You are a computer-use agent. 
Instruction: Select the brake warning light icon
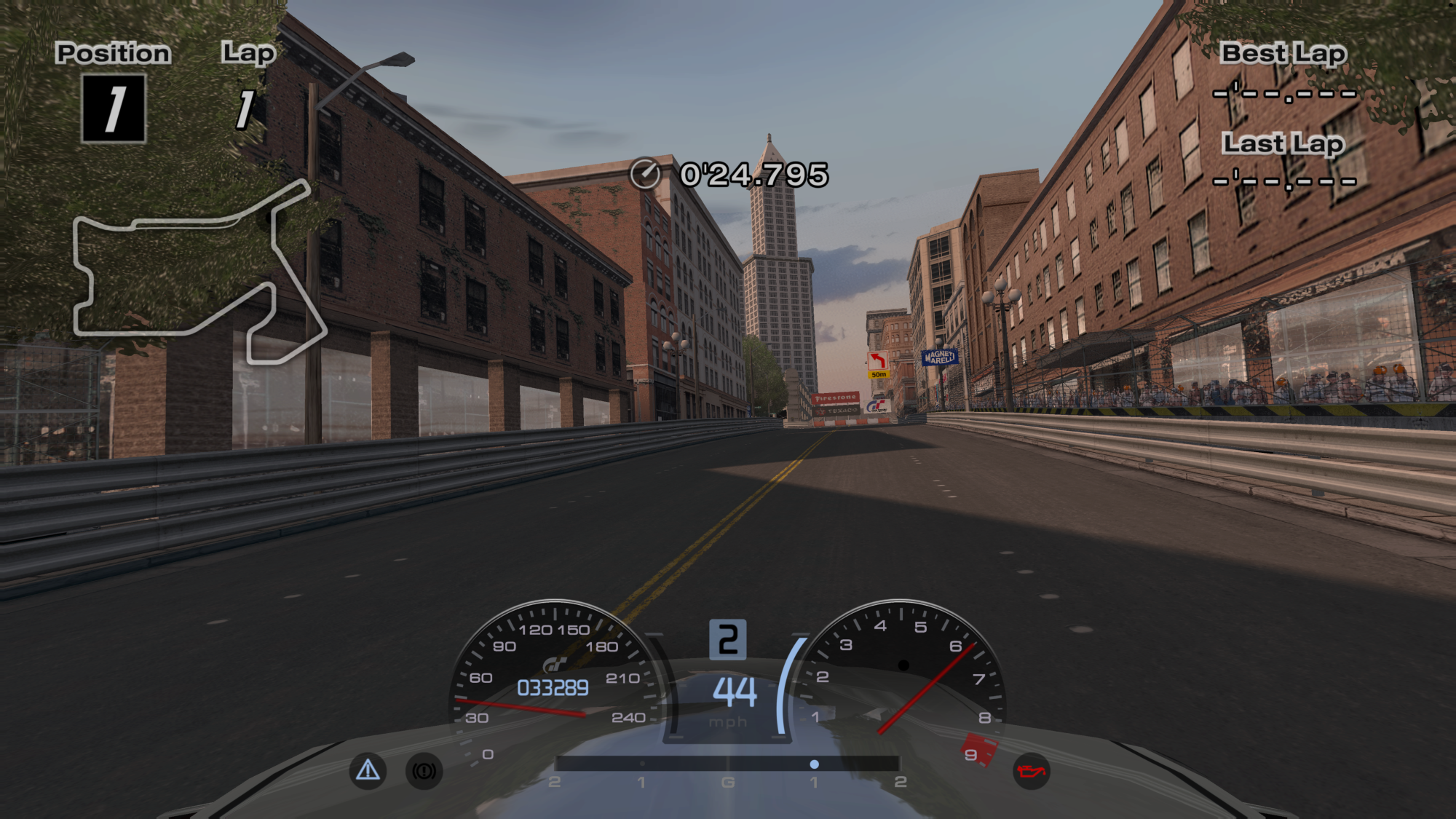tap(423, 769)
